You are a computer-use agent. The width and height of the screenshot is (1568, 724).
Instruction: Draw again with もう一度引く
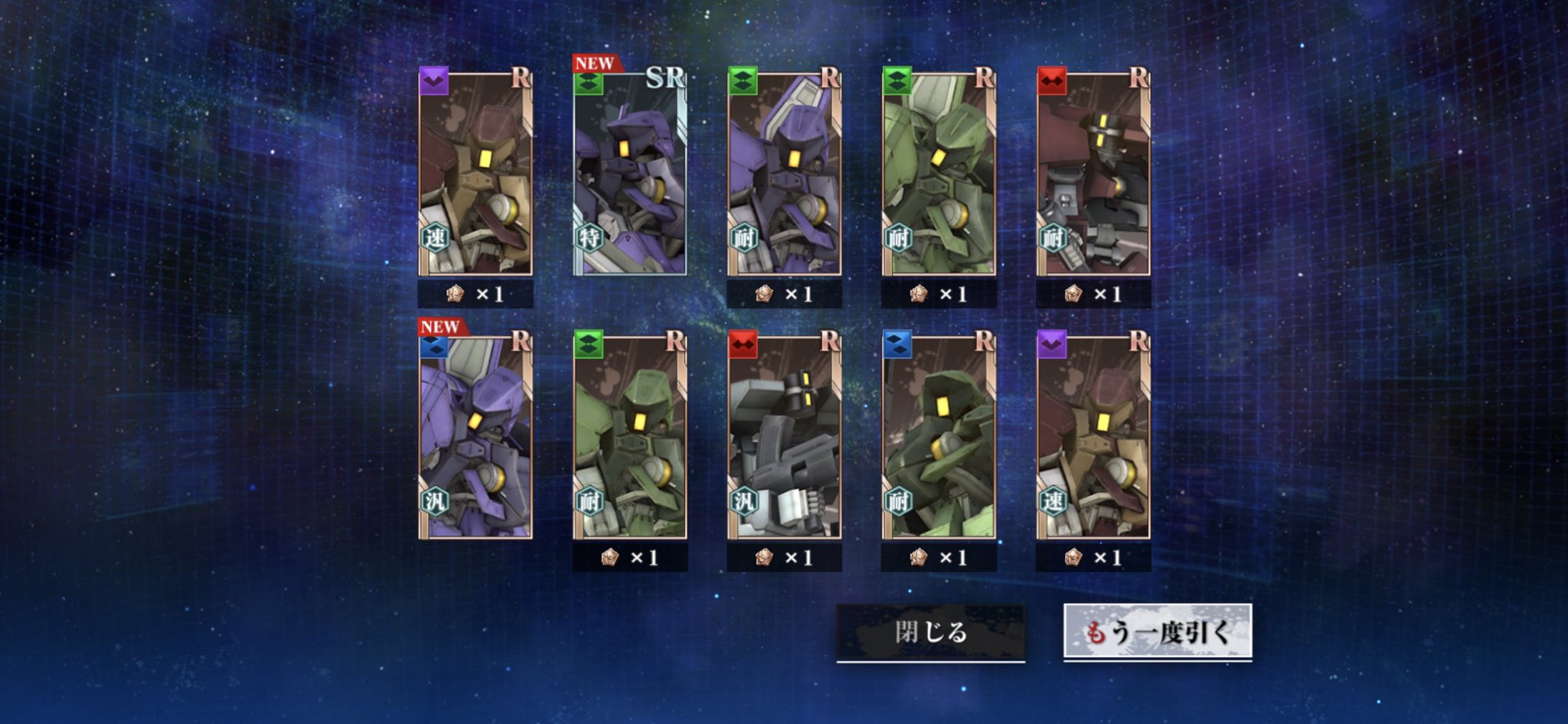click(x=1157, y=632)
